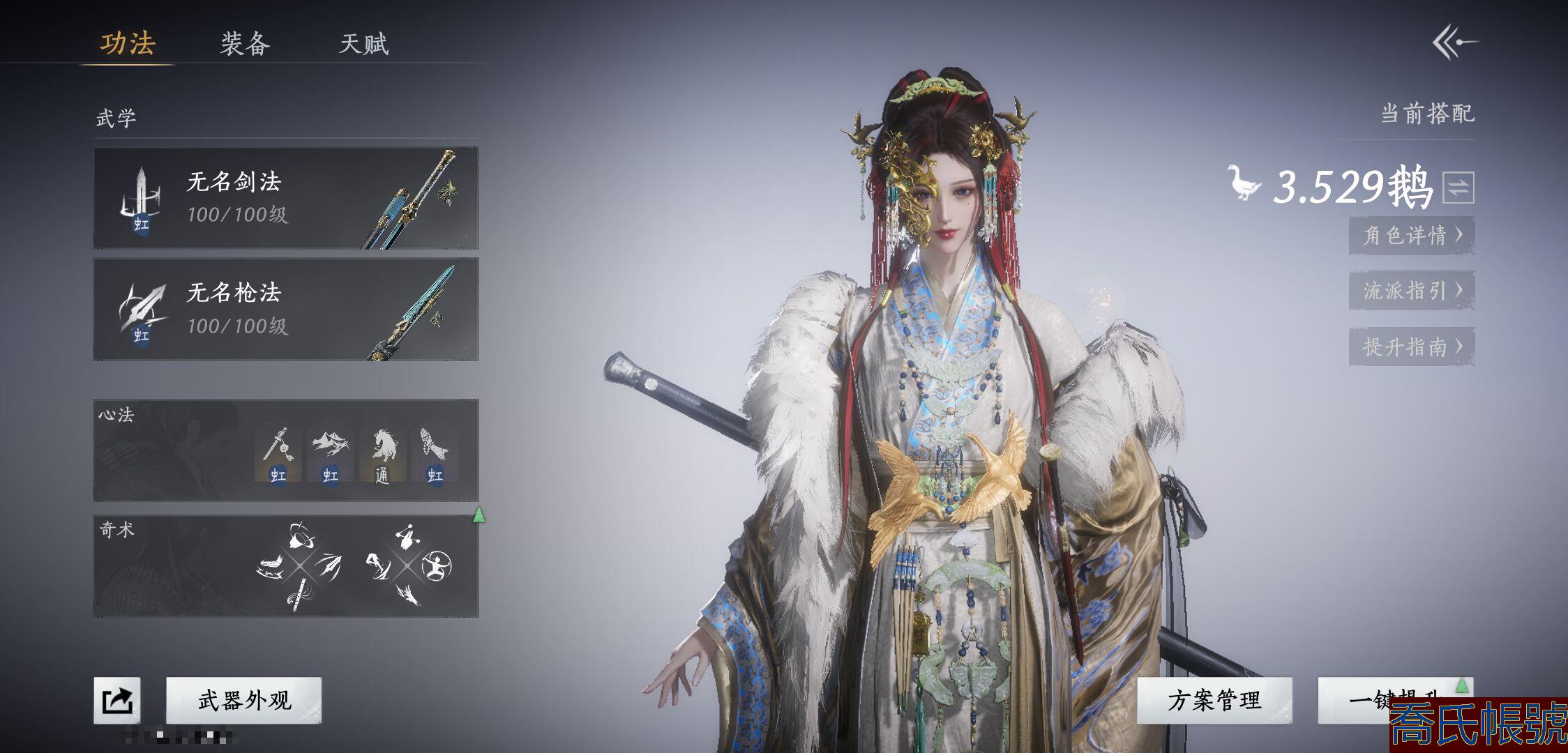This screenshot has width=1568, height=753.
Task: Switch to the 装备 tab
Action: pos(245,44)
